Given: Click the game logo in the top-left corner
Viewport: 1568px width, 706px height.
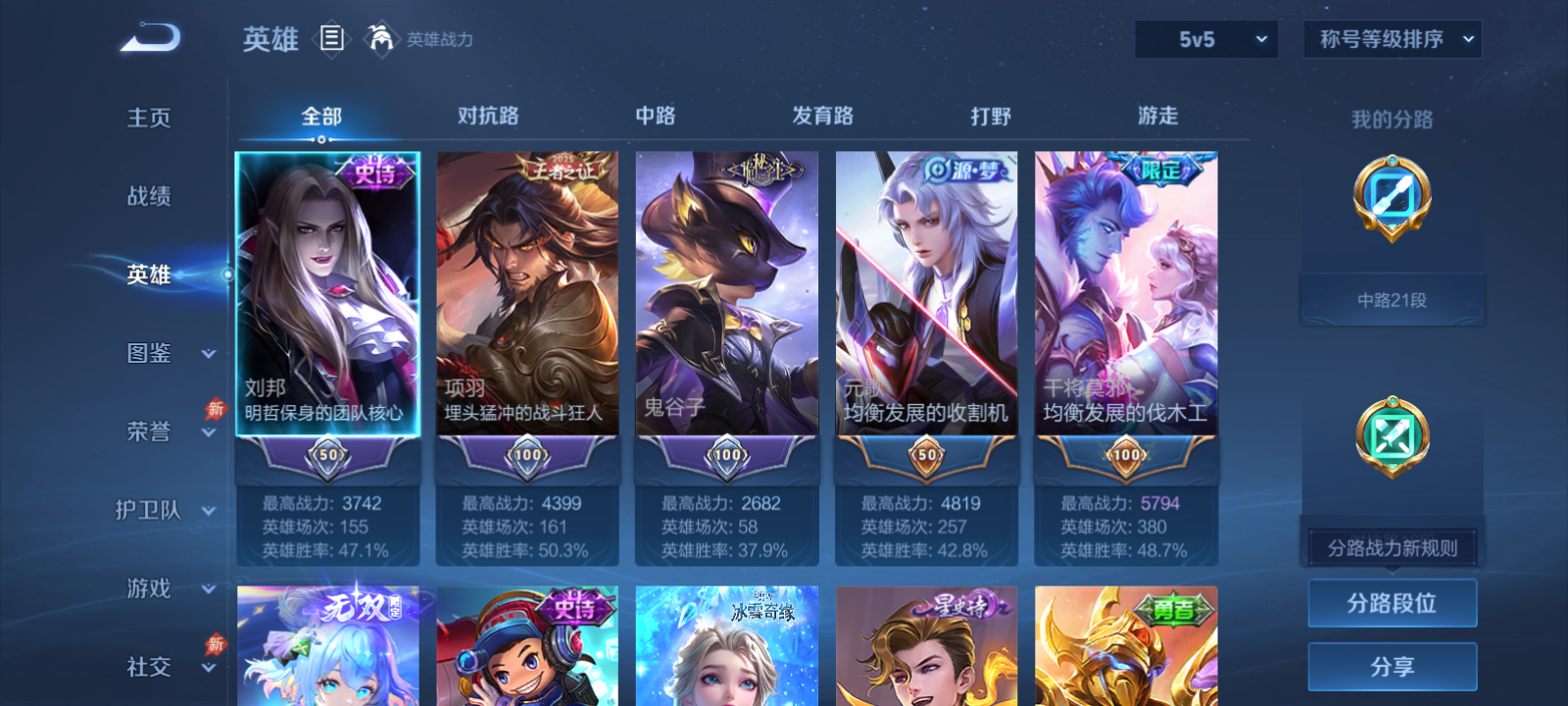Looking at the screenshot, I should tap(148, 36).
